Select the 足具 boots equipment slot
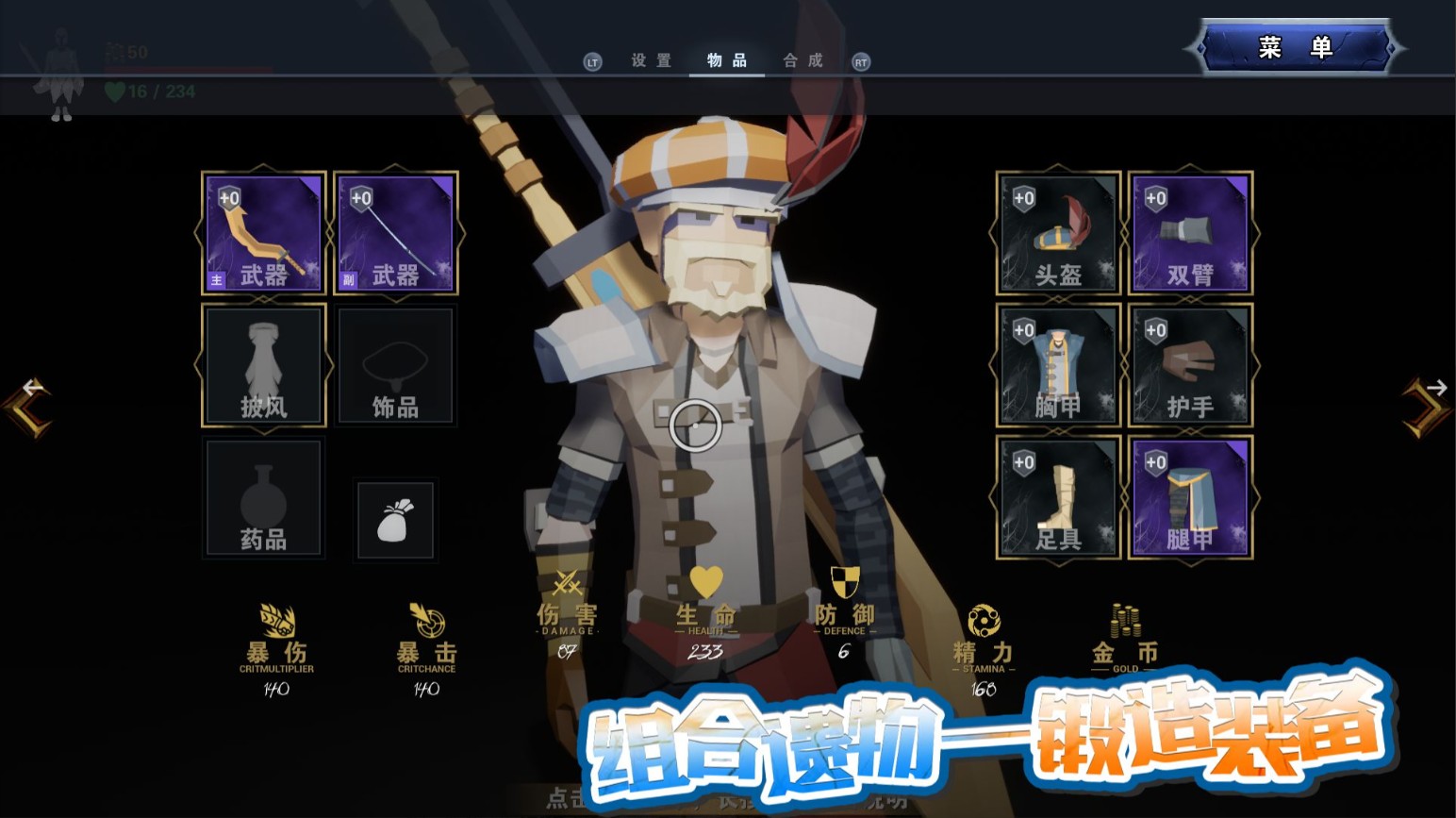The width and height of the screenshot is (1456, 818). pyautogui.click(x=1057, y=497)
